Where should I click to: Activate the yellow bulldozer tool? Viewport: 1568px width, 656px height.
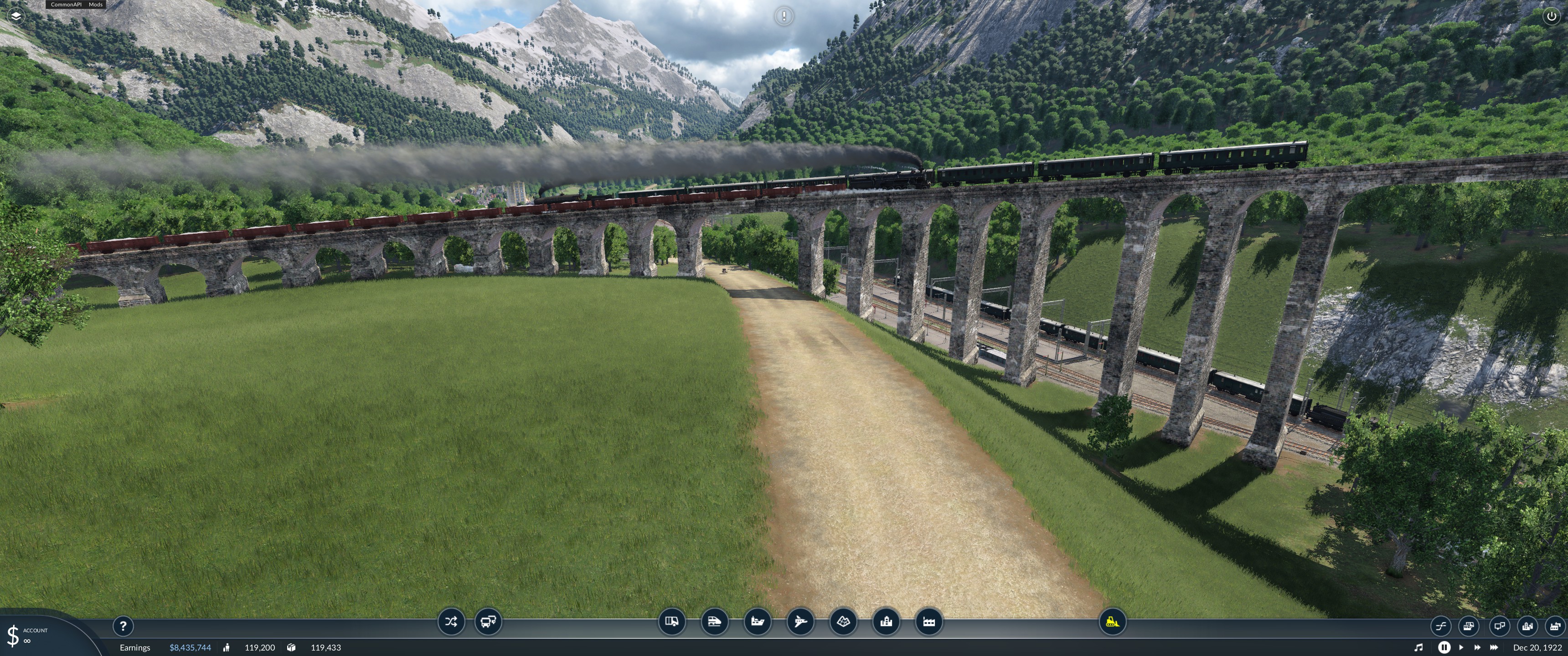pyautogui.click(x=1112, y=622)
